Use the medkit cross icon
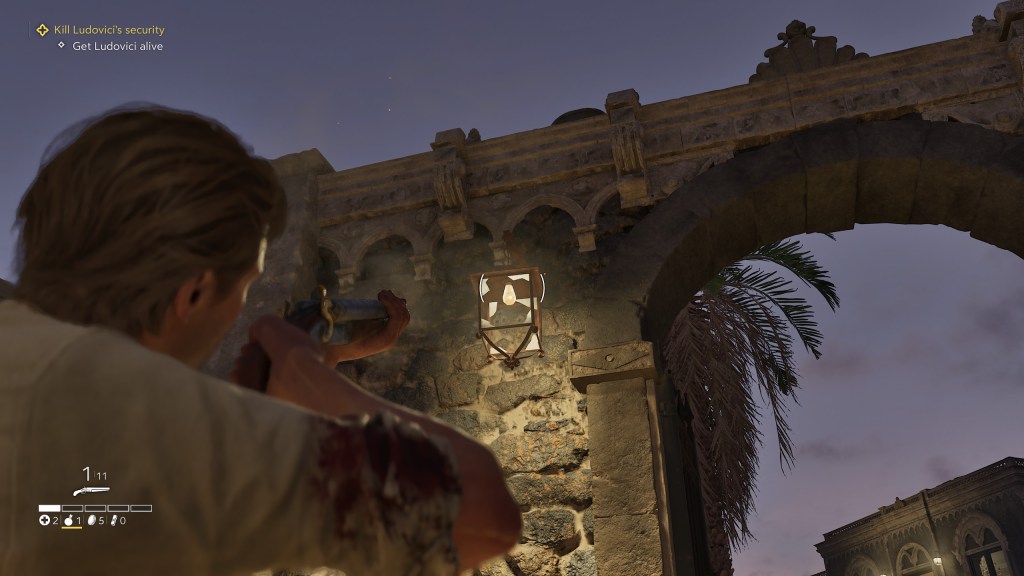The width and height of the screenshot is (1024, 576). point(44,520)
